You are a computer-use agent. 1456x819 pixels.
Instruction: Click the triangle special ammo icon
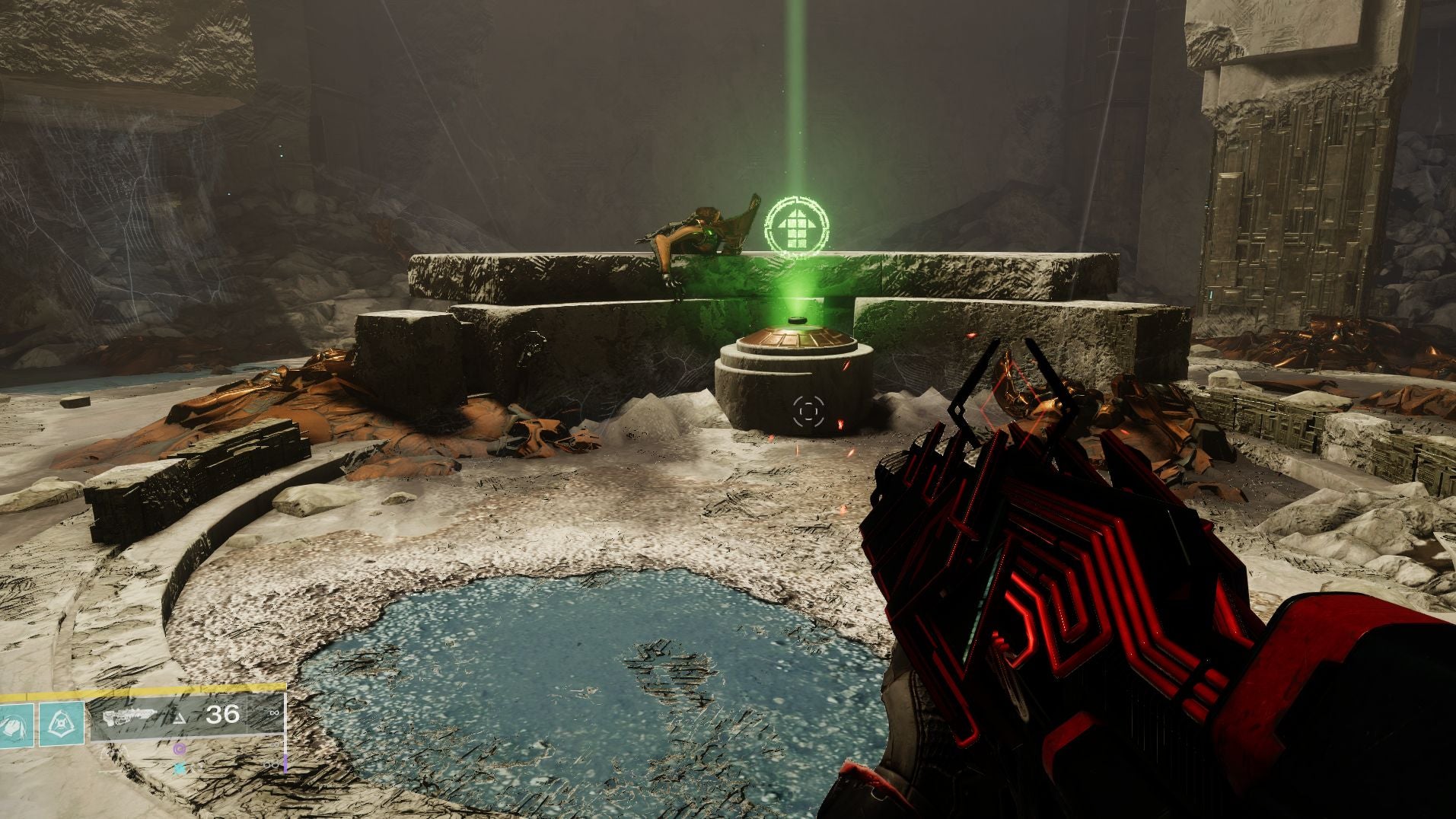[x=178, y=720]
